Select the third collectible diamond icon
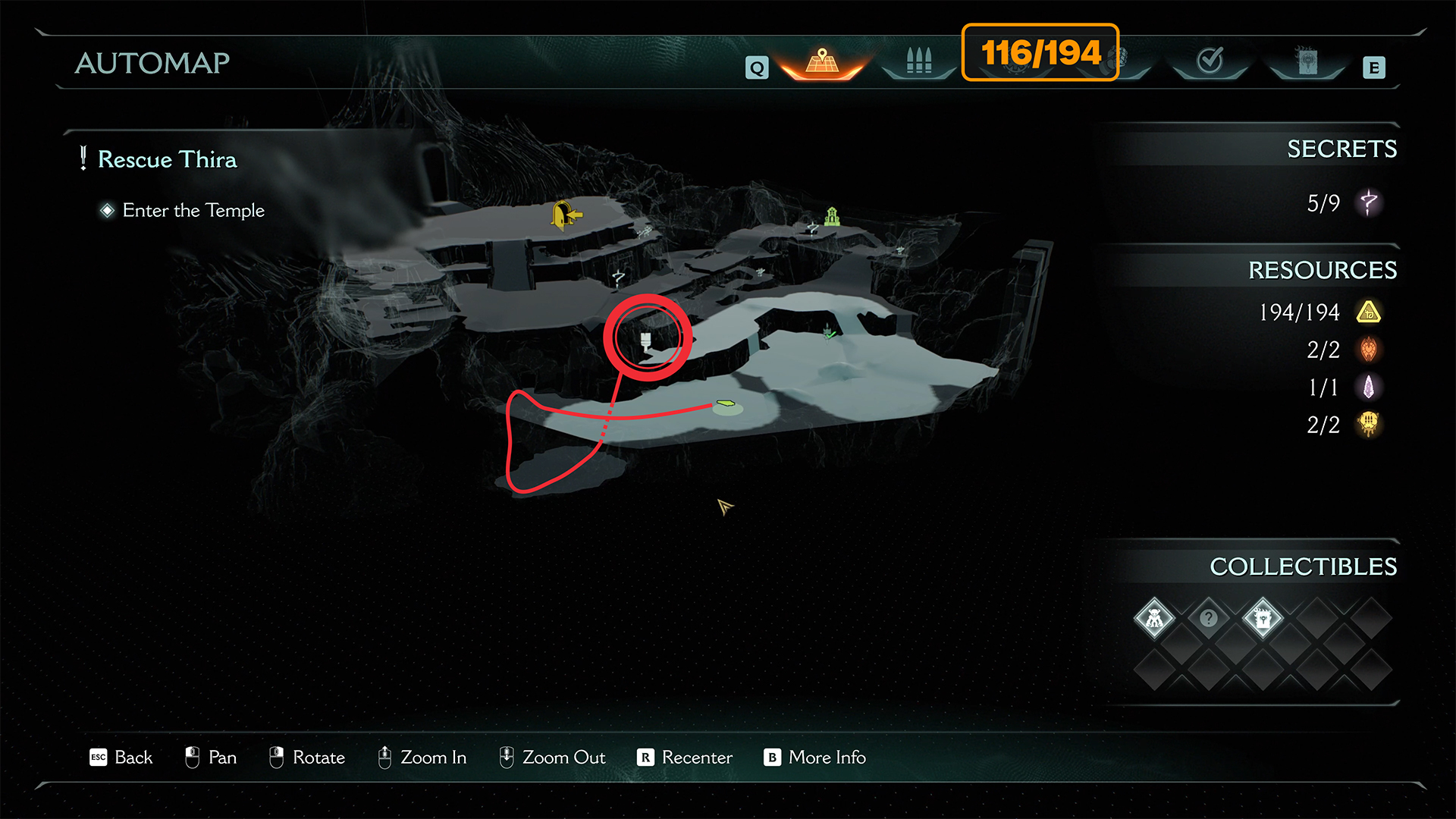This screenshot has height=819, width=1456. [1263, 619]
